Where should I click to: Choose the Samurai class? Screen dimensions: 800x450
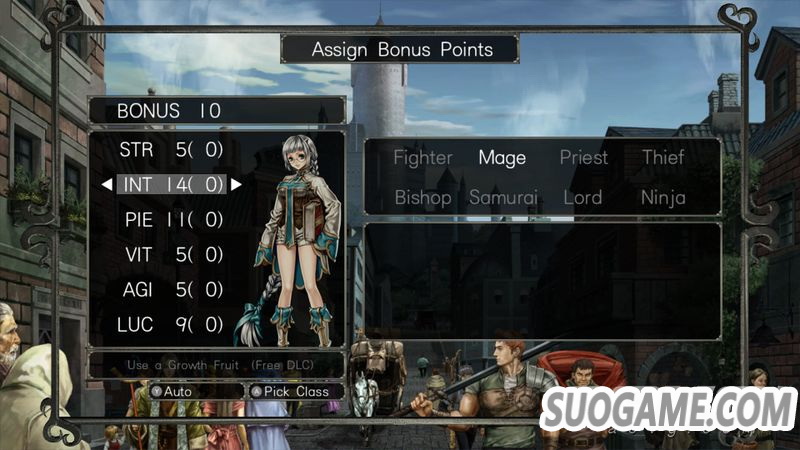click(x=503, y=197)
